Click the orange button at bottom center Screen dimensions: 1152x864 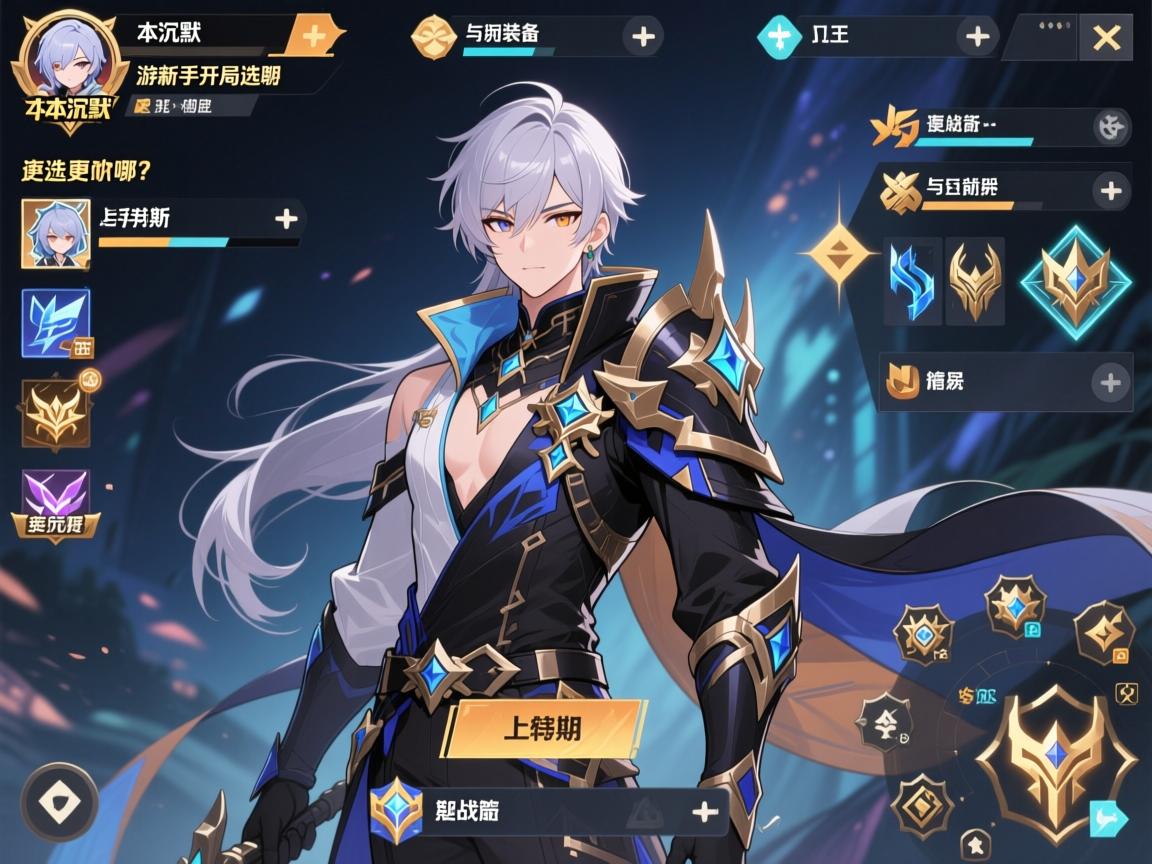542,727
